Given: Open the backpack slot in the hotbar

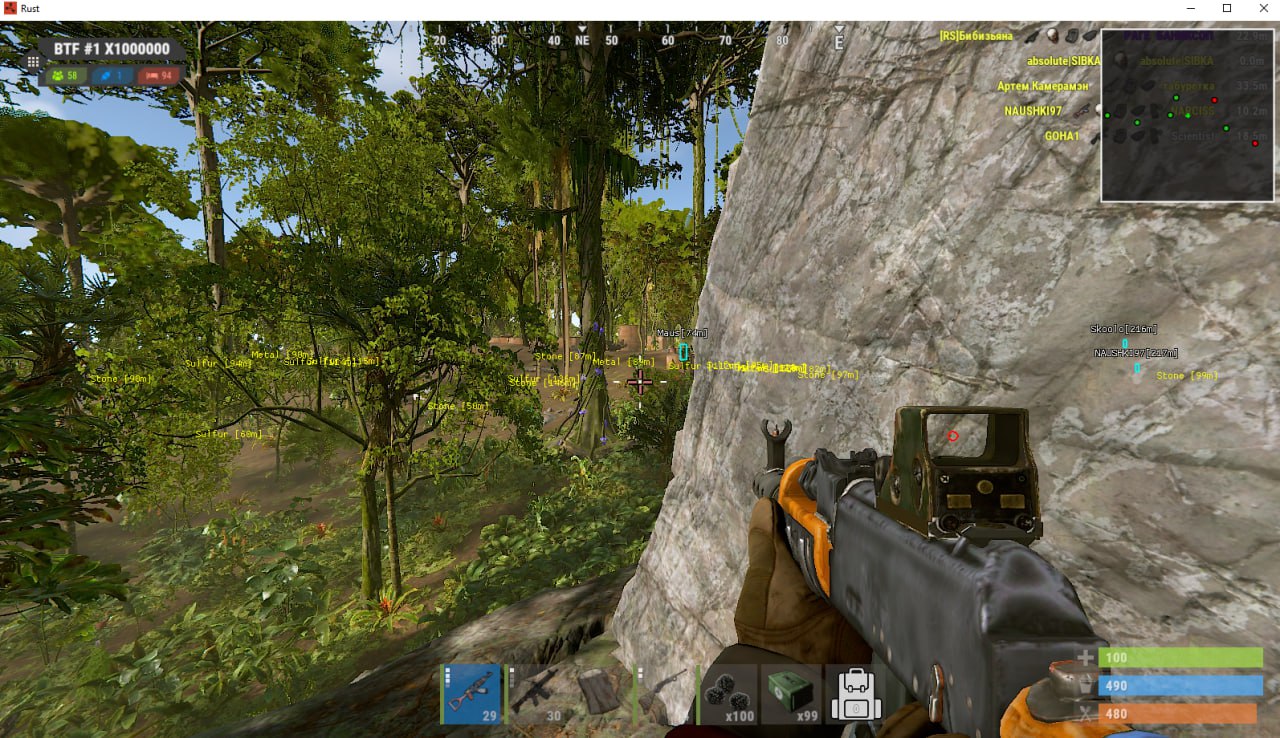Looking at the screenshot, I should 855,692.
